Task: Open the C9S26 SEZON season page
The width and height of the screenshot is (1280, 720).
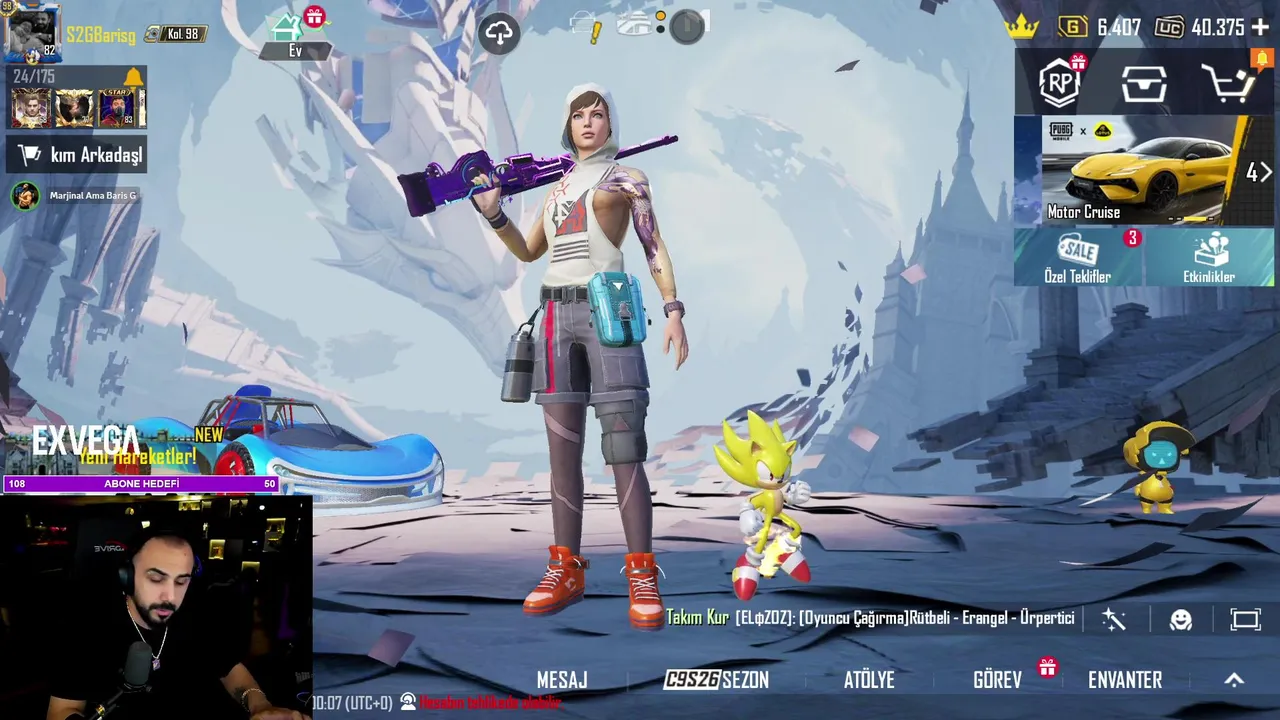Action: [717, 680]
